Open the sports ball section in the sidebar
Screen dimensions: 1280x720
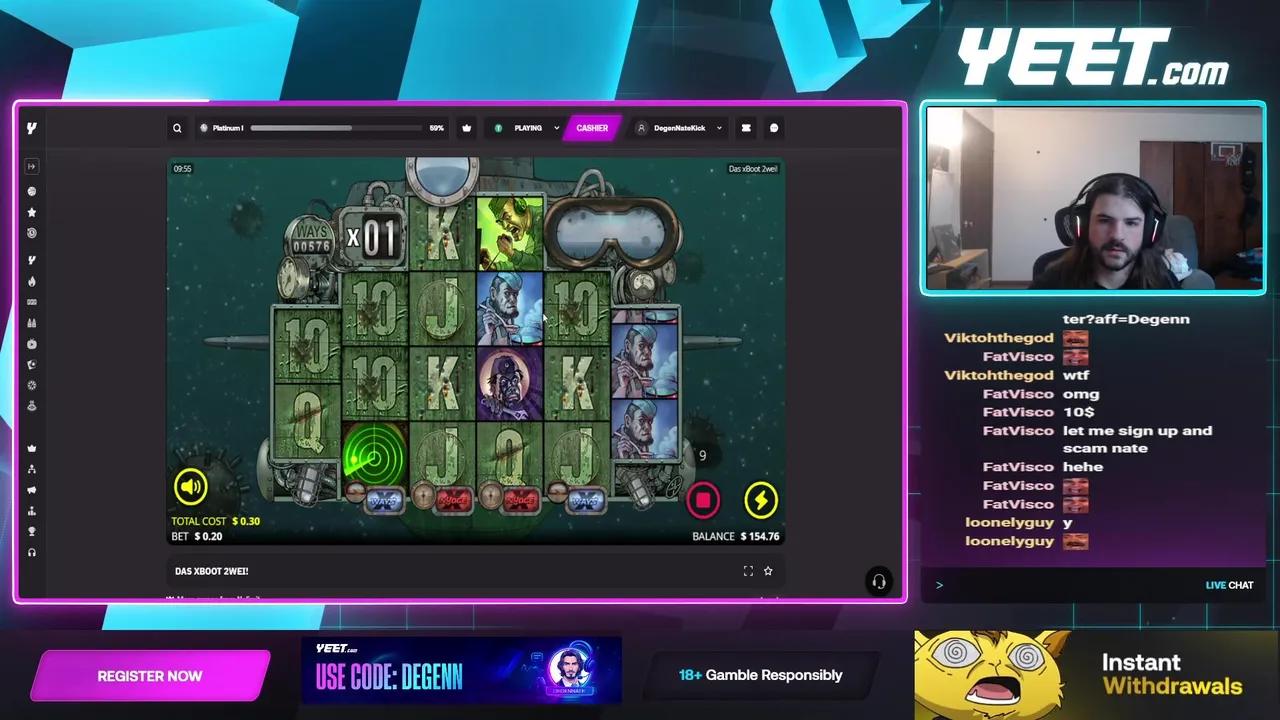[31, 191]
